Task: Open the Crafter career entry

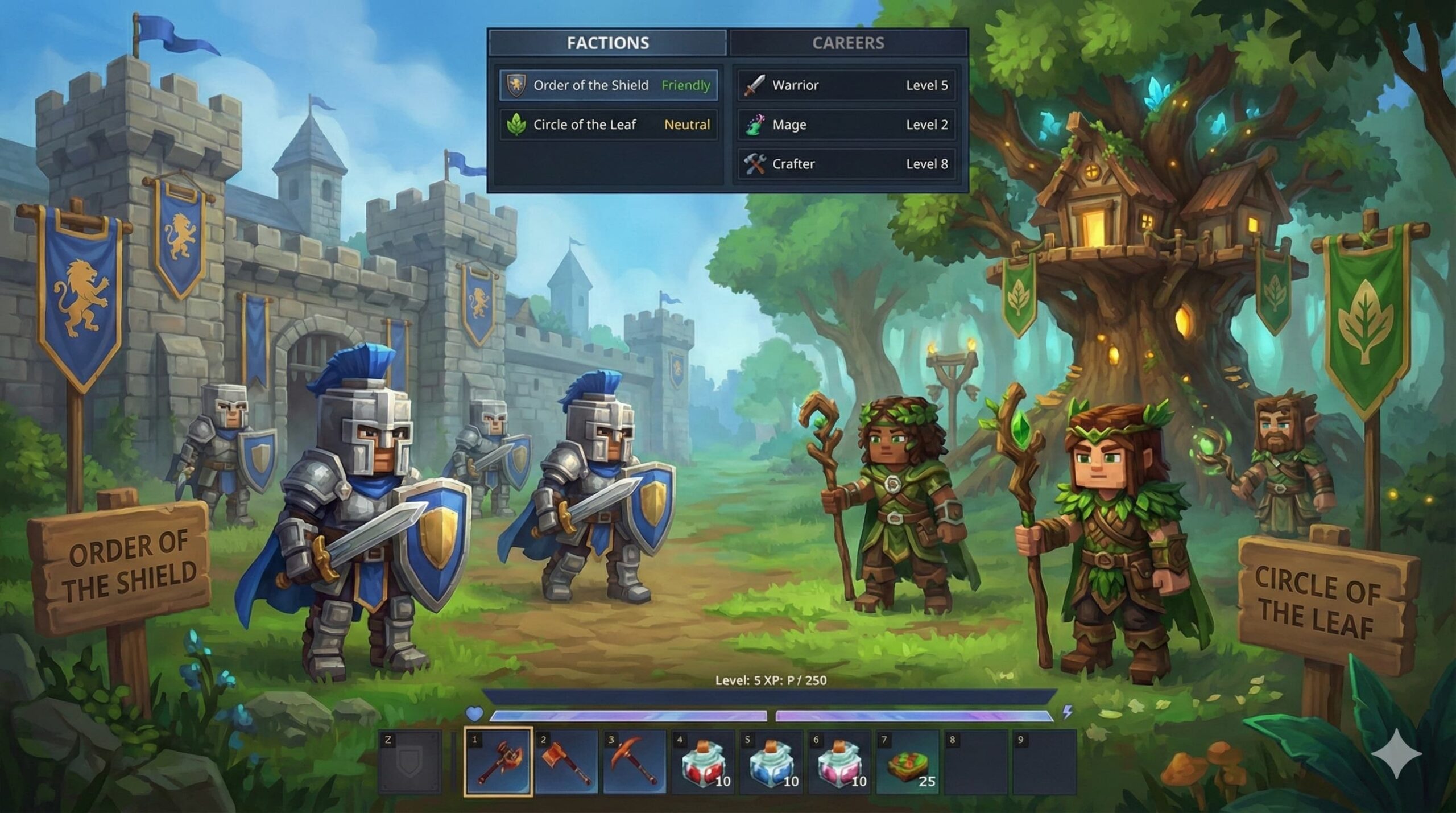Action: click(x=846, y=164)
